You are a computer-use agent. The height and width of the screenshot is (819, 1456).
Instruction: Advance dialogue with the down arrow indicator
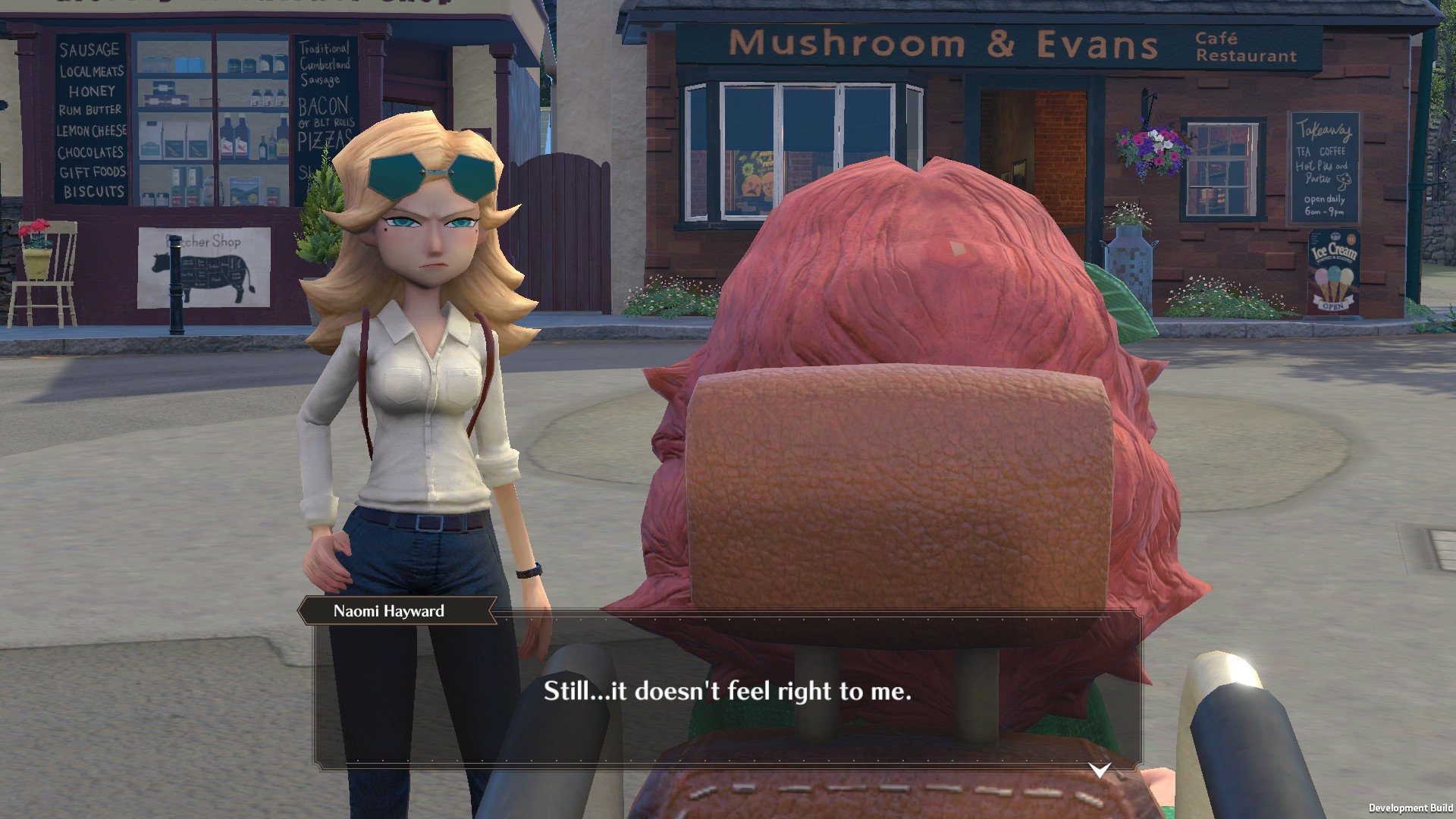(x=1100, y=770)
